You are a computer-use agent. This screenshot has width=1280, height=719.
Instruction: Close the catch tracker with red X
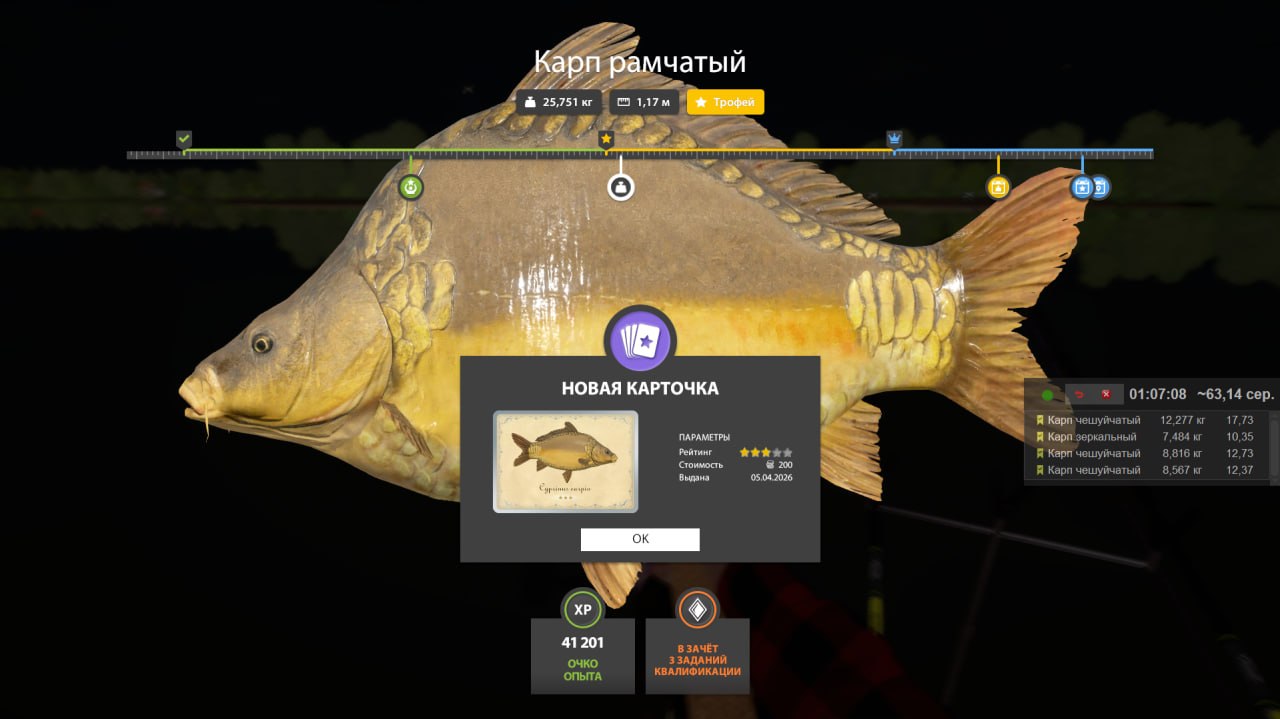(x=1106, y=395)
